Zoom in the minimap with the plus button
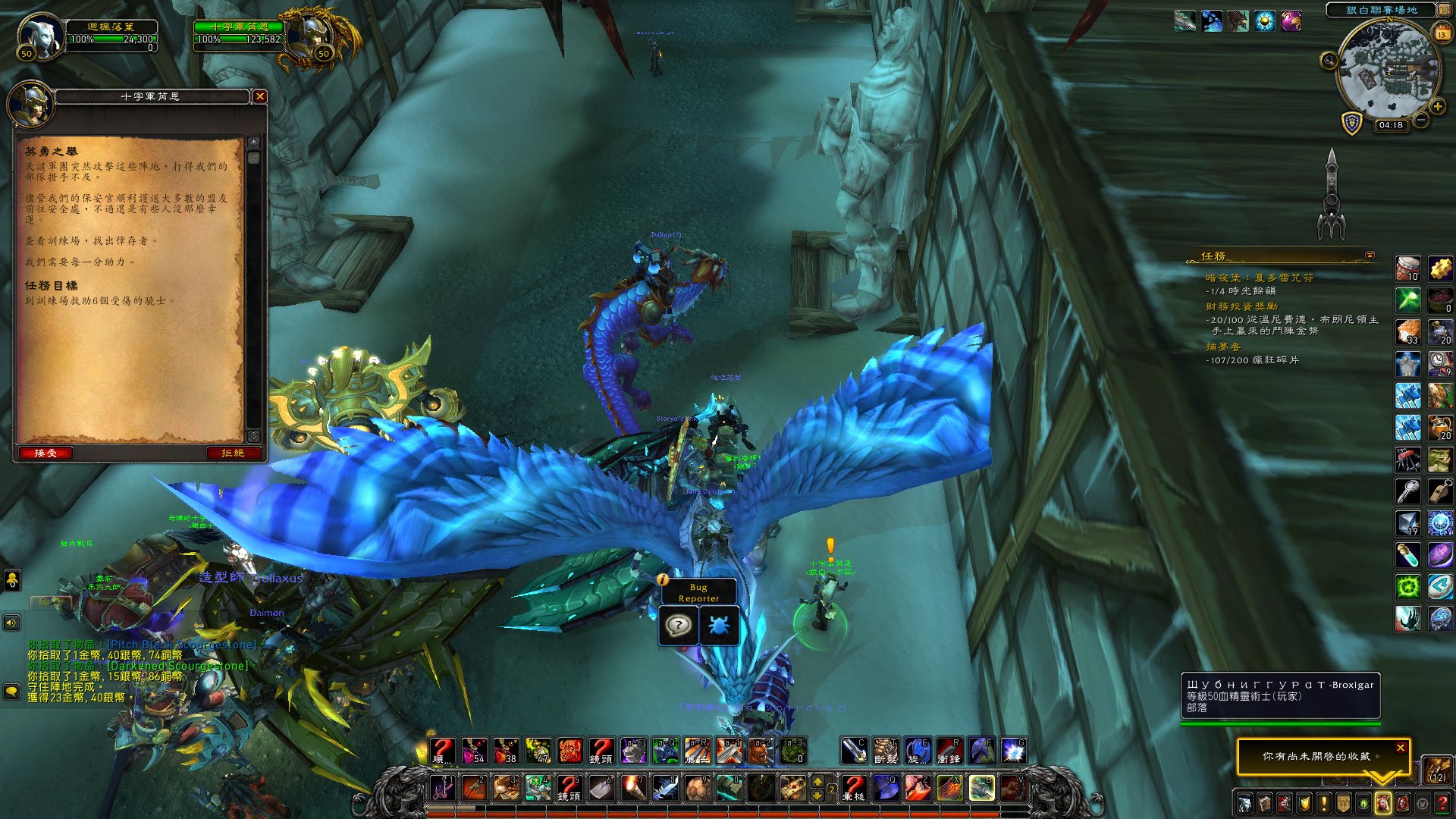Image resolution: width=1456 pixels, height=819 pixels. [x=1437, y=106]
